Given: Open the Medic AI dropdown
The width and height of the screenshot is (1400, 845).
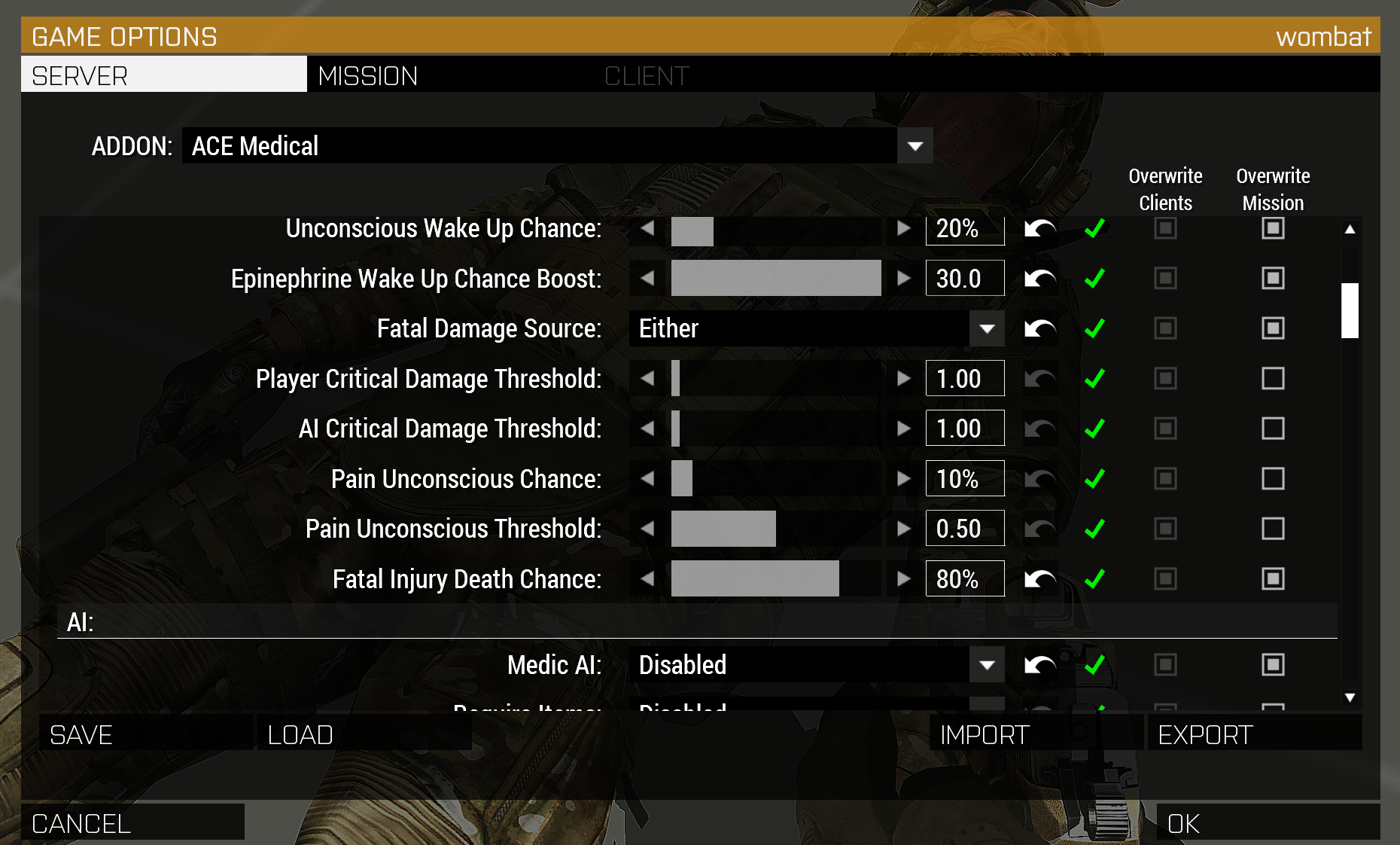Looking at the screenshot, I should [986, 665].
